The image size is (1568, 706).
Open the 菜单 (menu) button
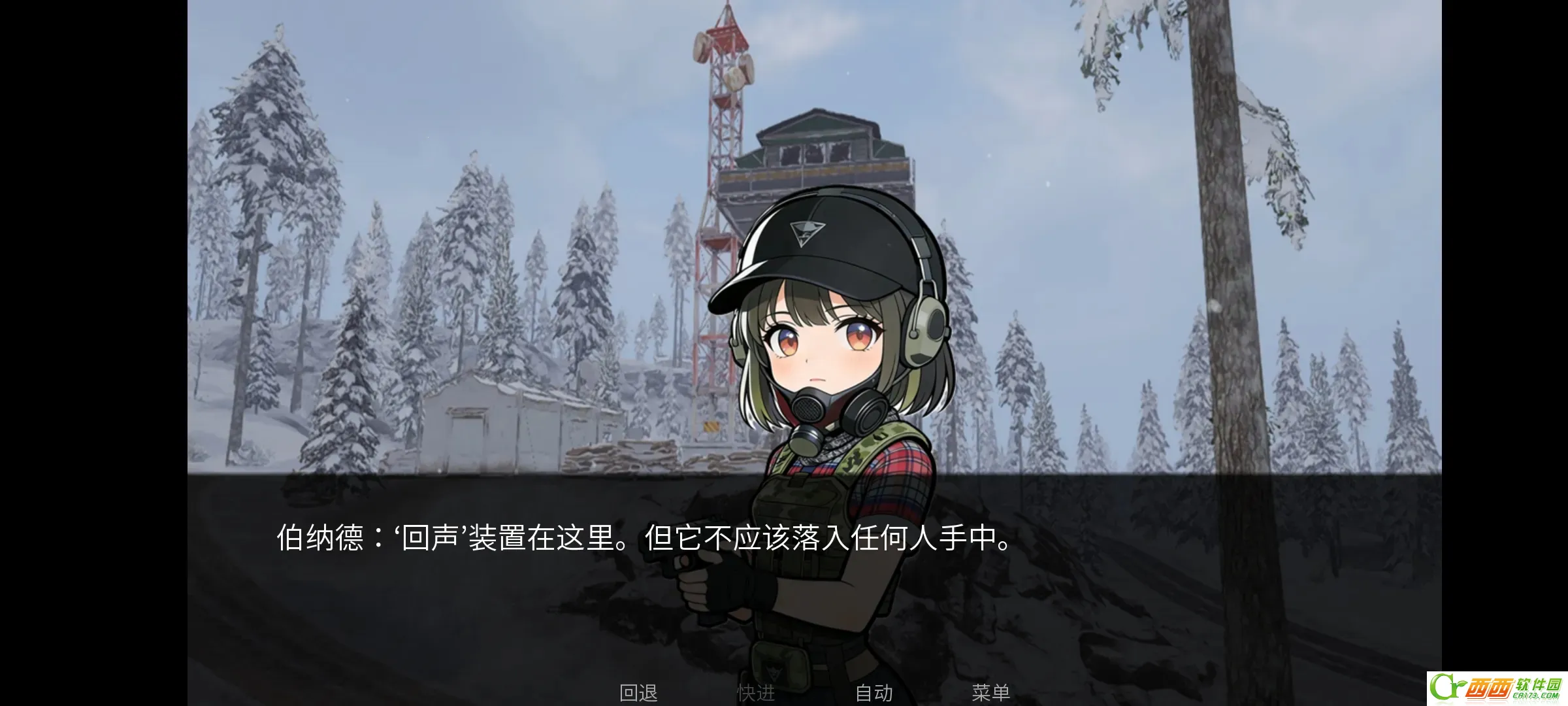(990, 693)
